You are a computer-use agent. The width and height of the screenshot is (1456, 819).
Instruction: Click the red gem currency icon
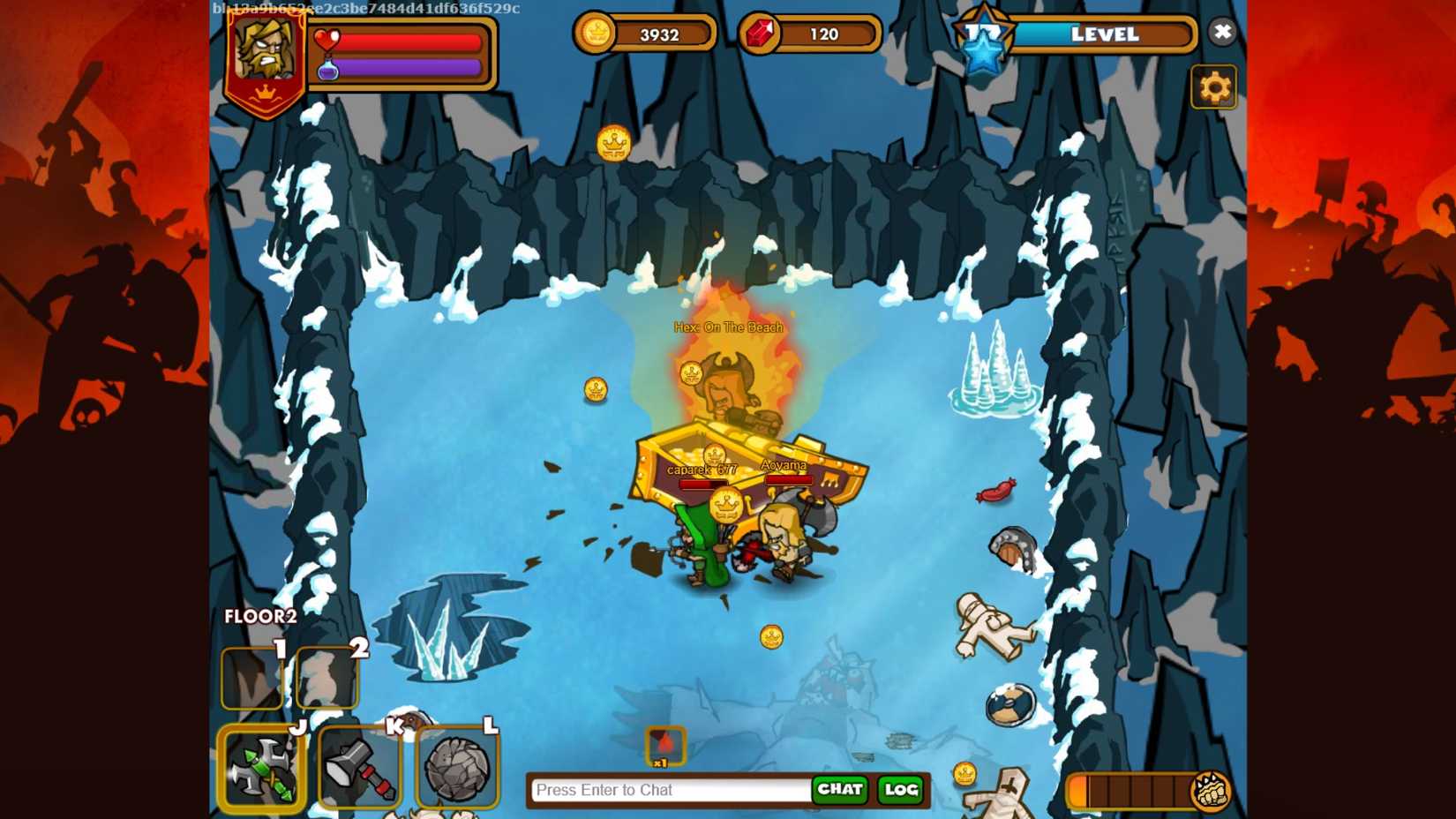[761, 34]
